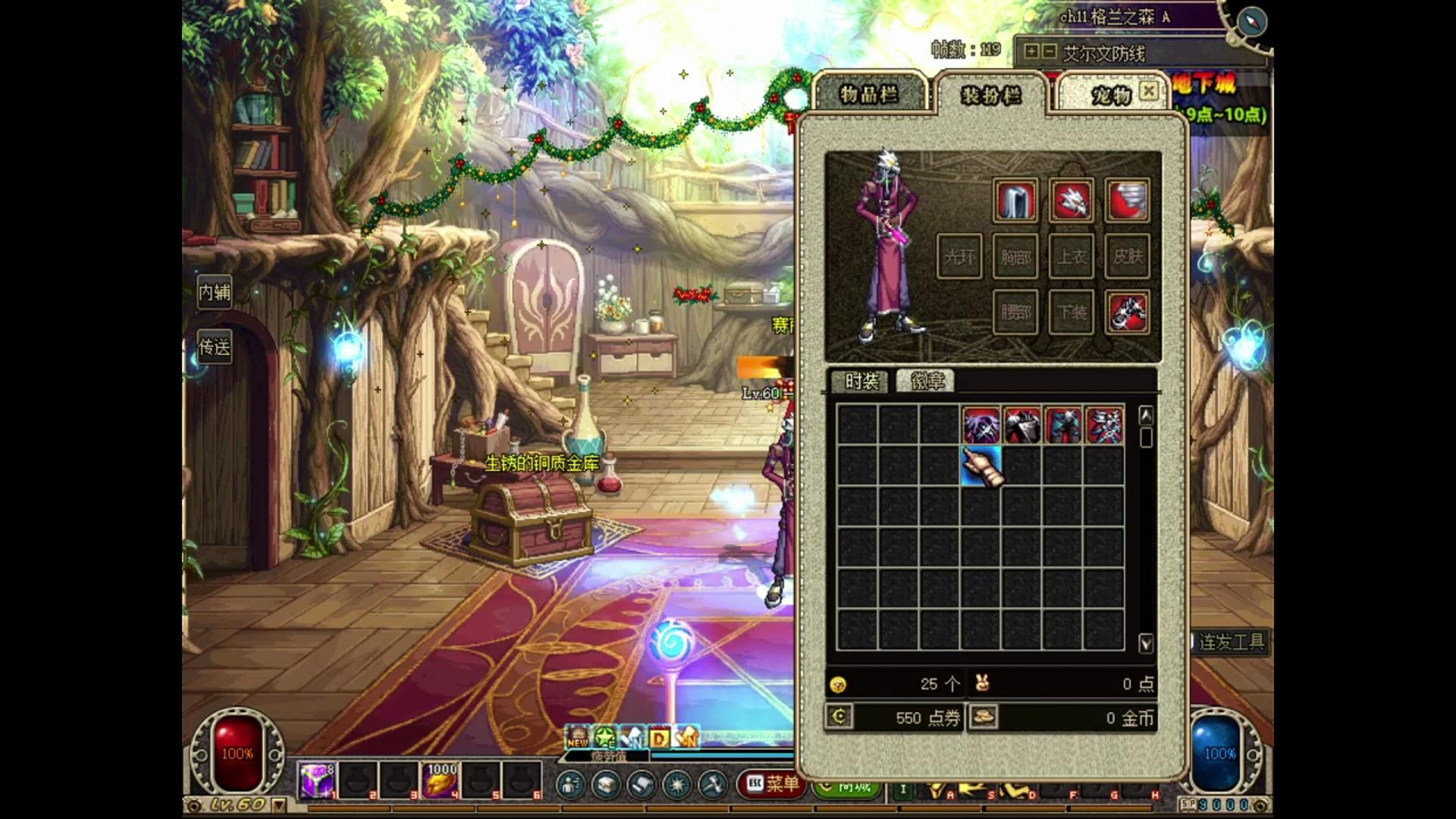This screenshot has width=1456, height=819.
Task: Use the golden item in quick slot 4
Action: pos(441,780)
